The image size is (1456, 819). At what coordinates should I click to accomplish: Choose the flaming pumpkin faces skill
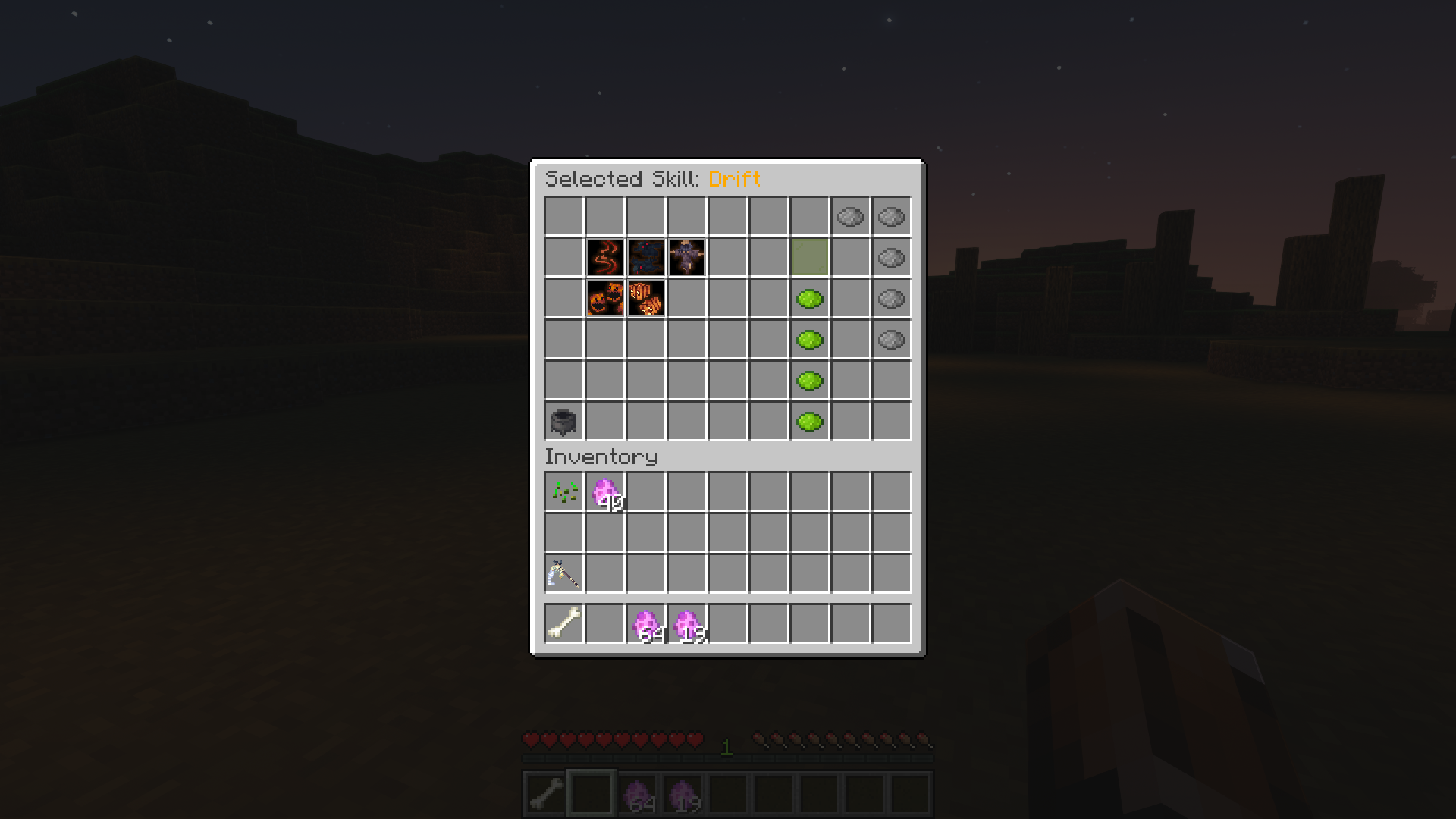(604, 299)
